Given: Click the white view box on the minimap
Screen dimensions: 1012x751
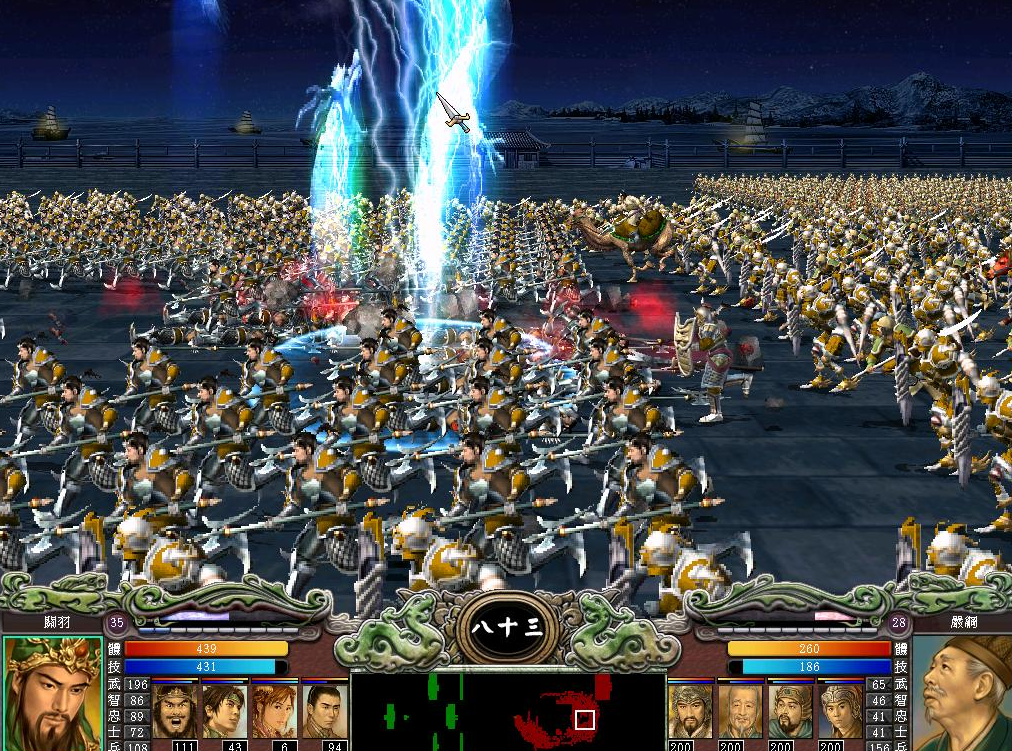Looking at the screenshot, I should click(x=584, y=719).
